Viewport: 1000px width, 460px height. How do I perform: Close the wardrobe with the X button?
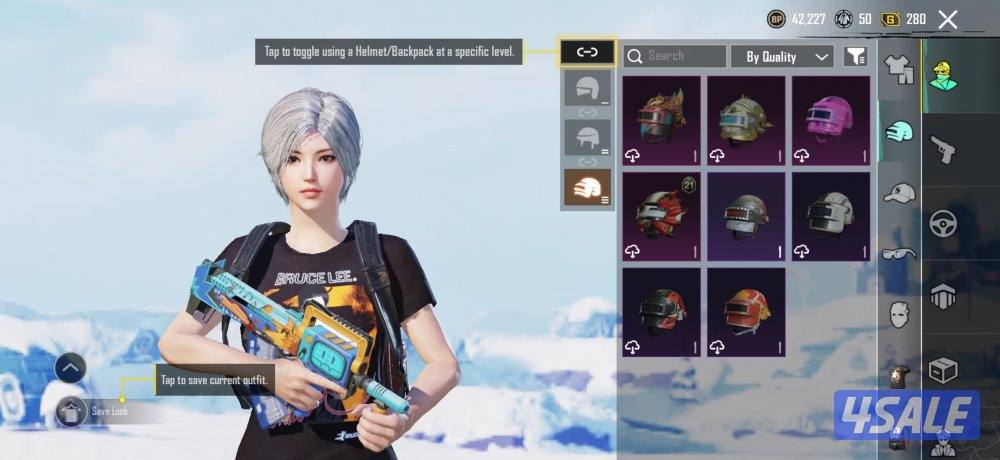947,19
